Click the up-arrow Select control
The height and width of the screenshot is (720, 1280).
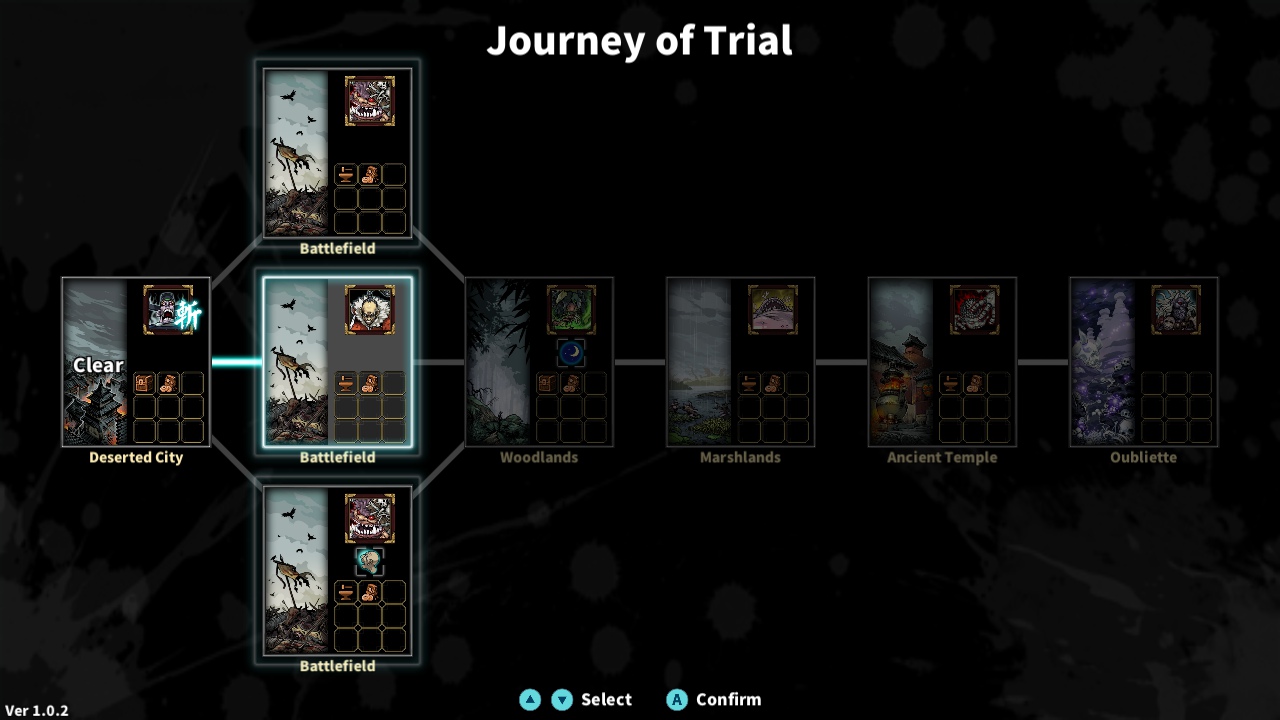[x=531, y=699]
